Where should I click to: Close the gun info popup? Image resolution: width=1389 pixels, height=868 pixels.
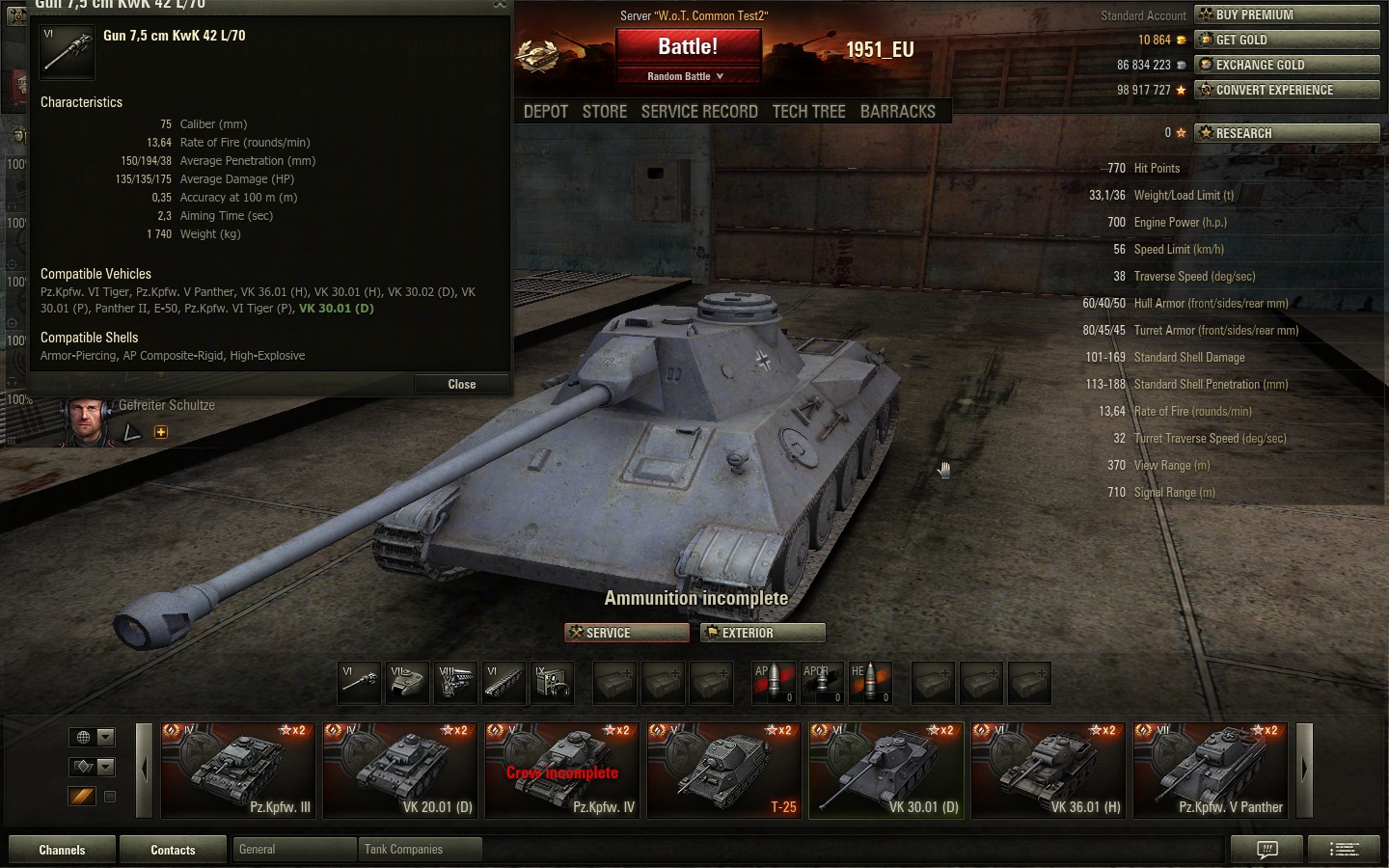click(x=461, y=384)
